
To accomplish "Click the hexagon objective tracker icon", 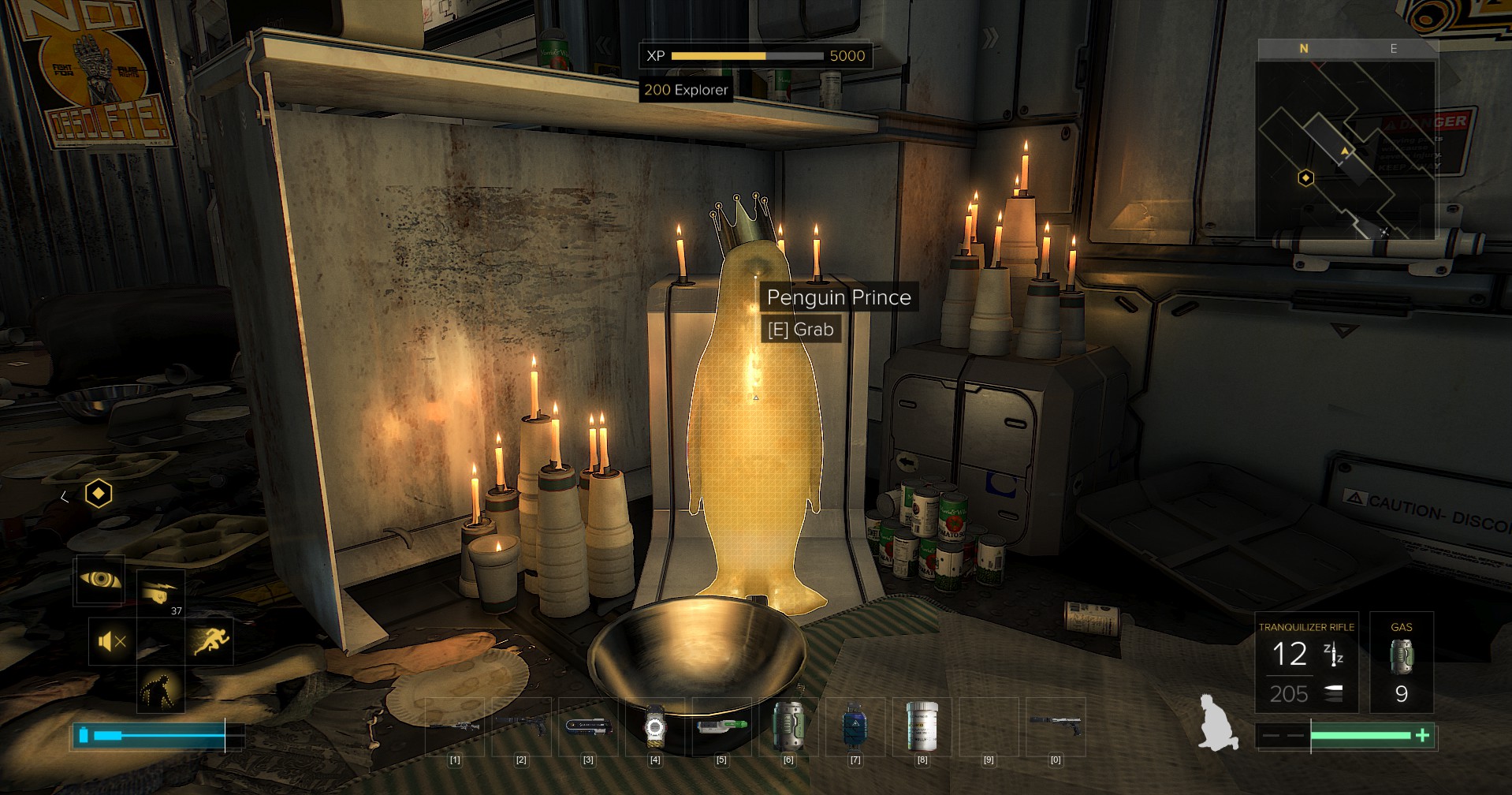I will 99,494.
